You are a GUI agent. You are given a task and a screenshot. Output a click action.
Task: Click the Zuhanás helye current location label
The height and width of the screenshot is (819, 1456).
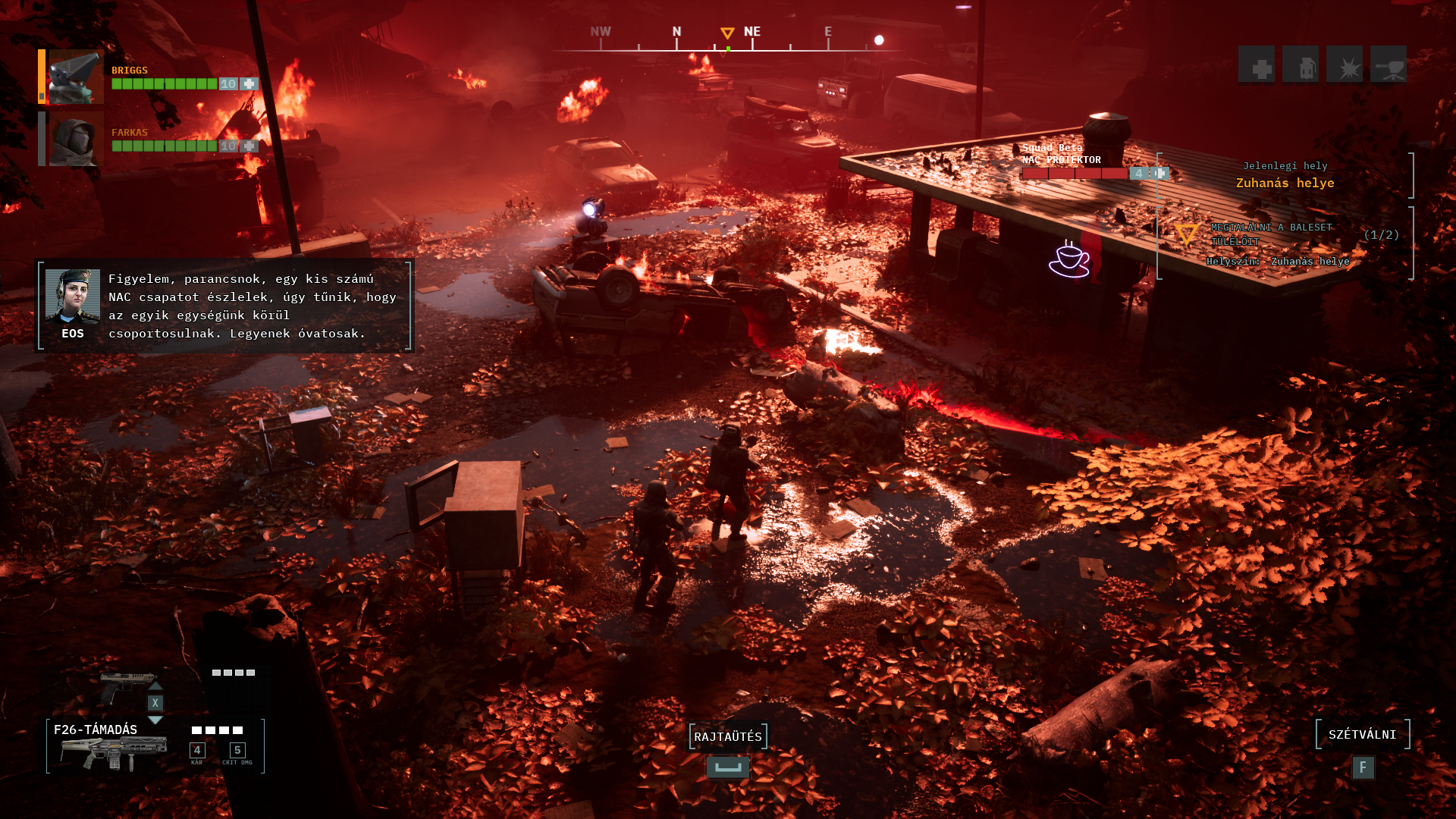click(1285, 183)
